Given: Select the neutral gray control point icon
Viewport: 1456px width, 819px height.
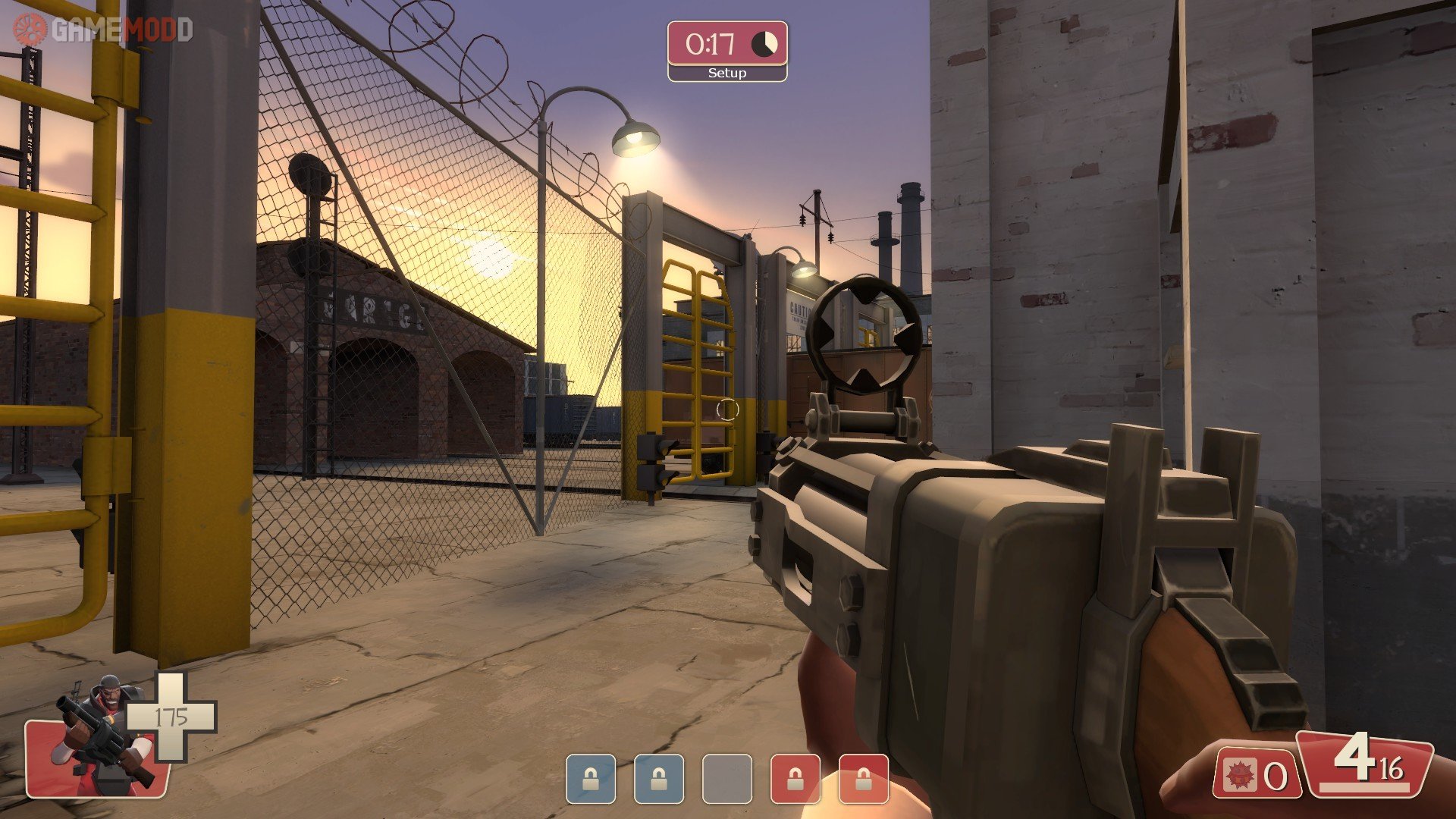Looking at the screenshot, I should tap(726, 778).
